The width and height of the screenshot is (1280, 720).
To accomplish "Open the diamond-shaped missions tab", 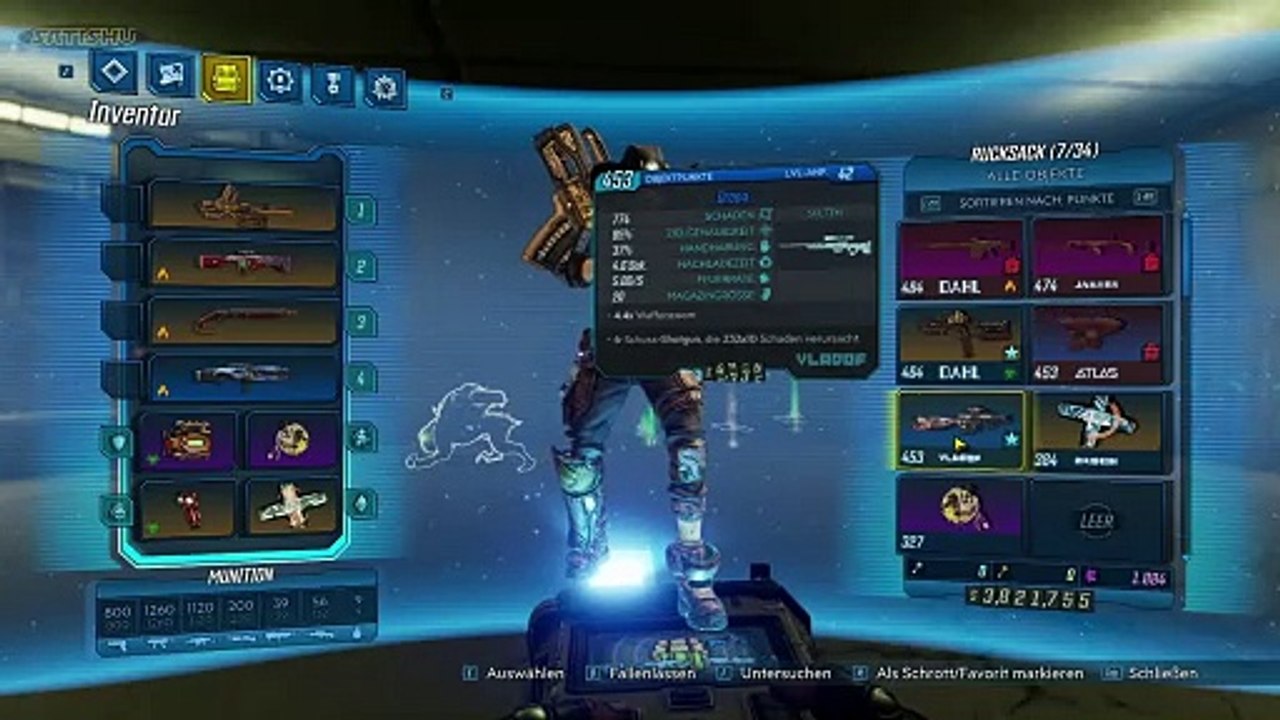I will coord(113,71).
